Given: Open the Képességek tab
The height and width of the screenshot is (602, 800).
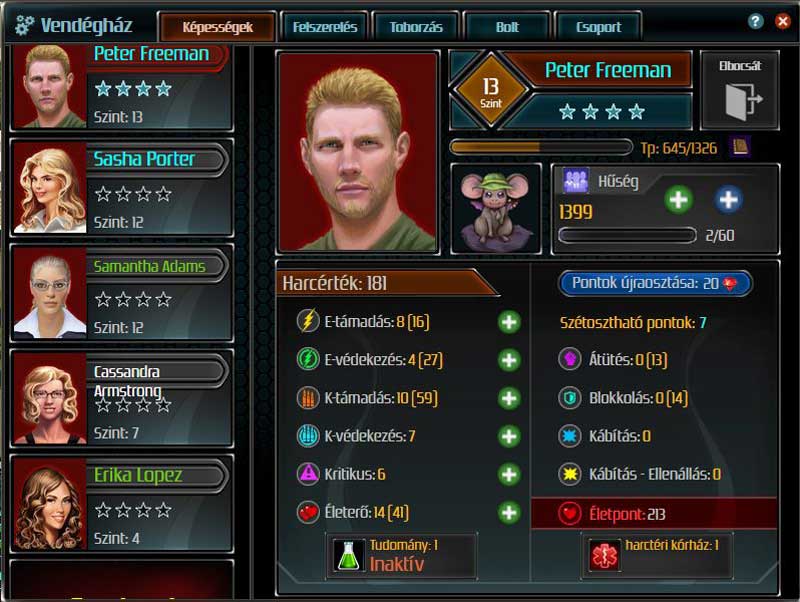Looking at the screenshot, I should click(217, 27).
